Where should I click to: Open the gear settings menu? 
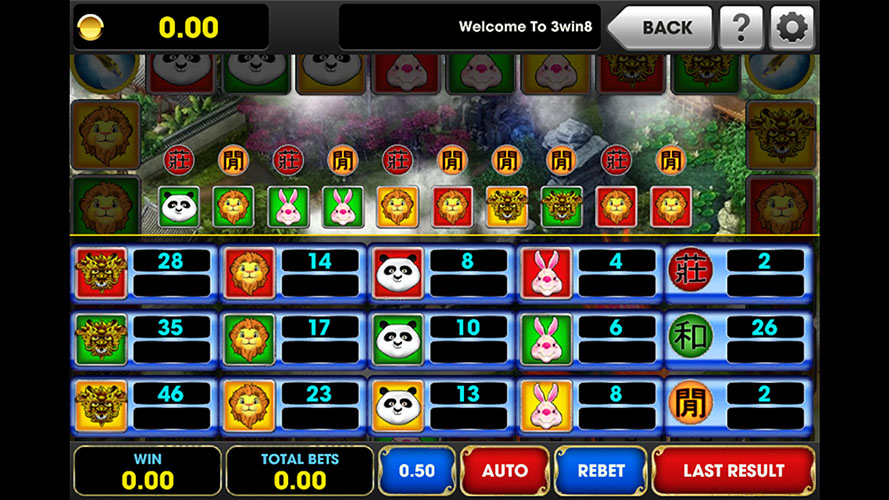click(791, 27)
